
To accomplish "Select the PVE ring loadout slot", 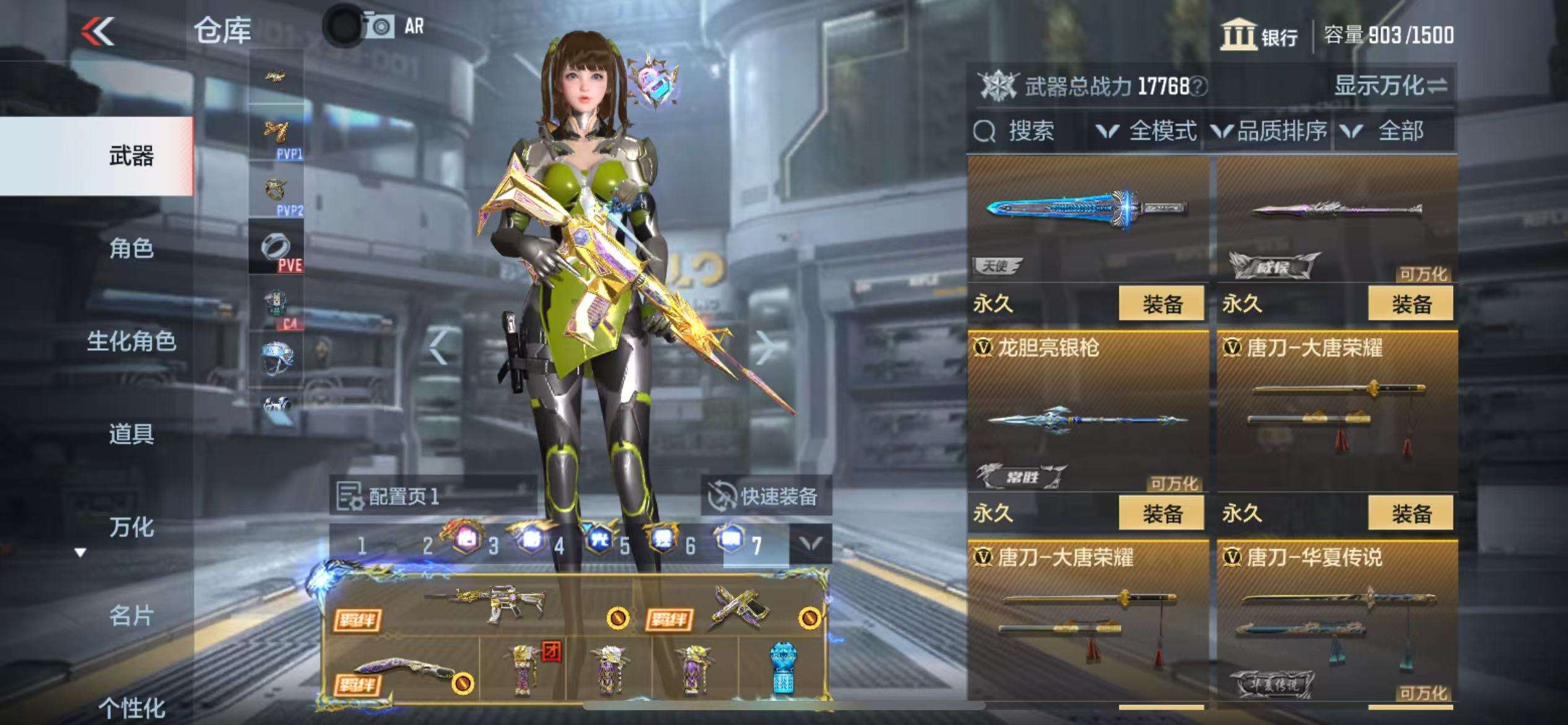I will click(x=276, y=247).
